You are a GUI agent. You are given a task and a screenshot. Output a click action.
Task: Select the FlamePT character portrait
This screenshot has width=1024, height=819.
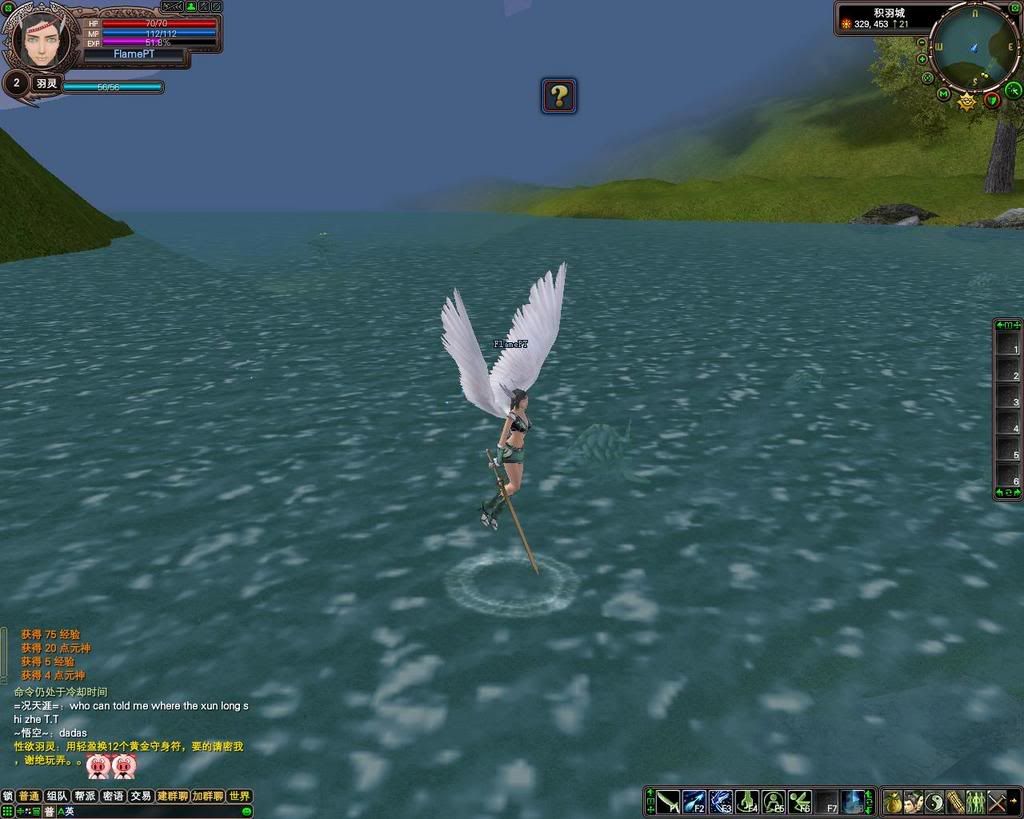coord(41,42)
